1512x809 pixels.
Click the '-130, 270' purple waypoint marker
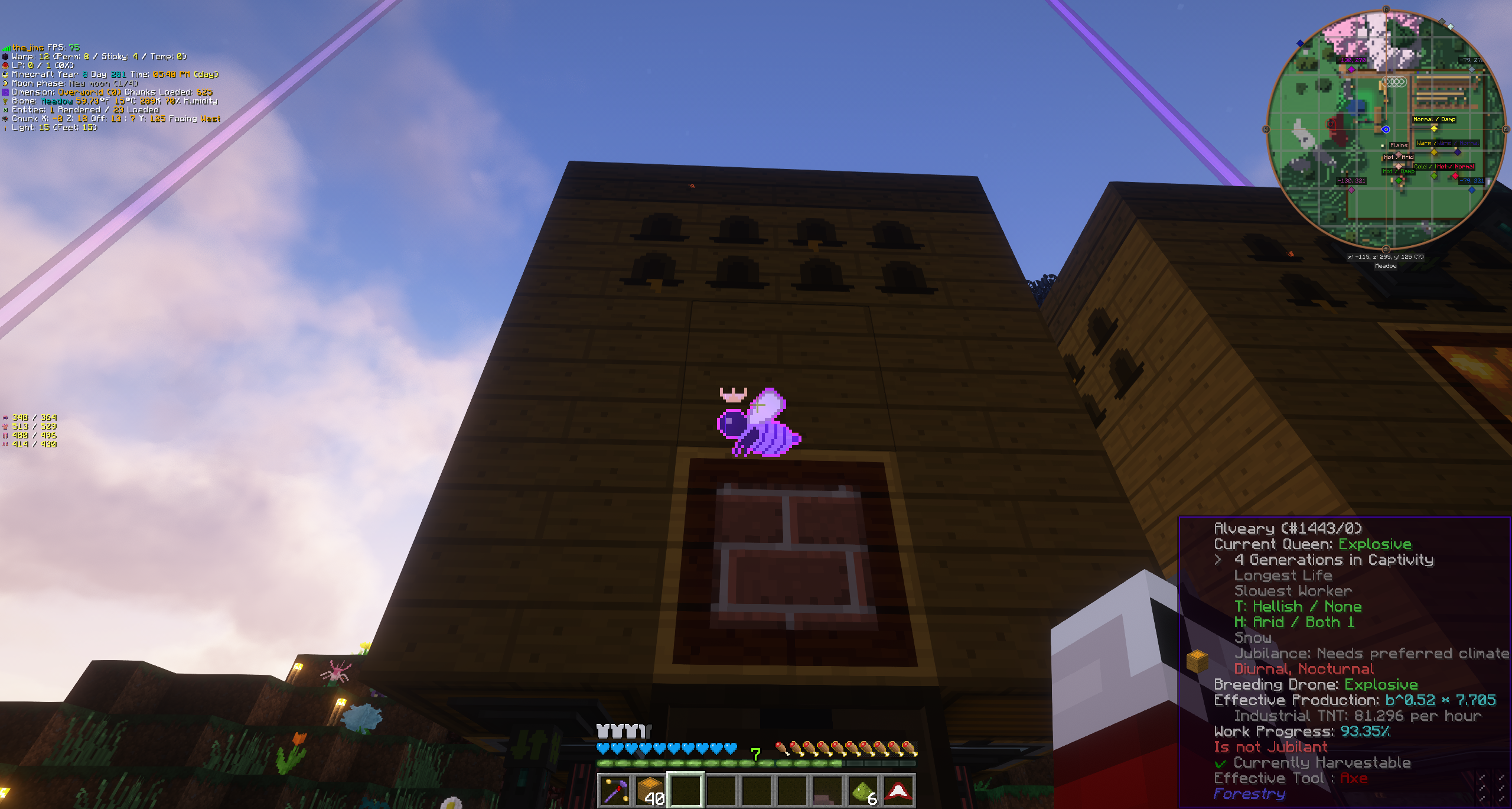tap(1351, 69)
